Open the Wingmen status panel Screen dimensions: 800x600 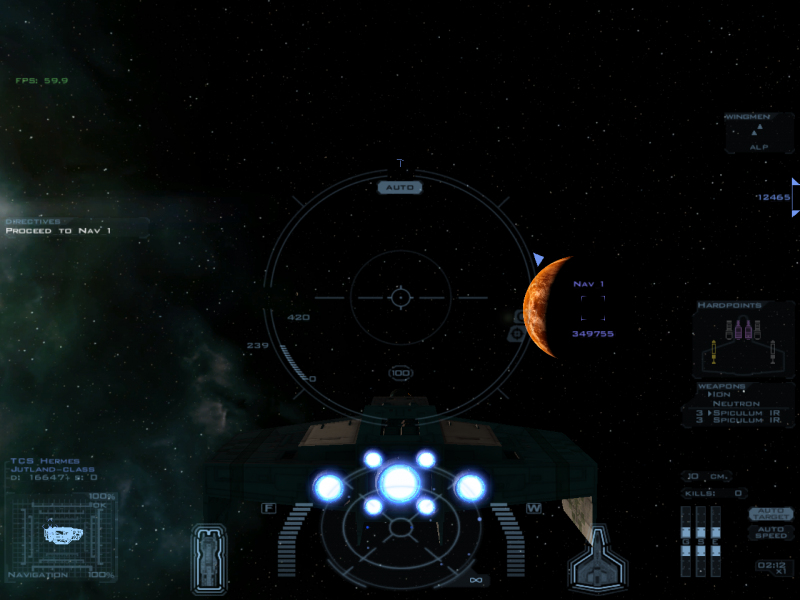759,132
